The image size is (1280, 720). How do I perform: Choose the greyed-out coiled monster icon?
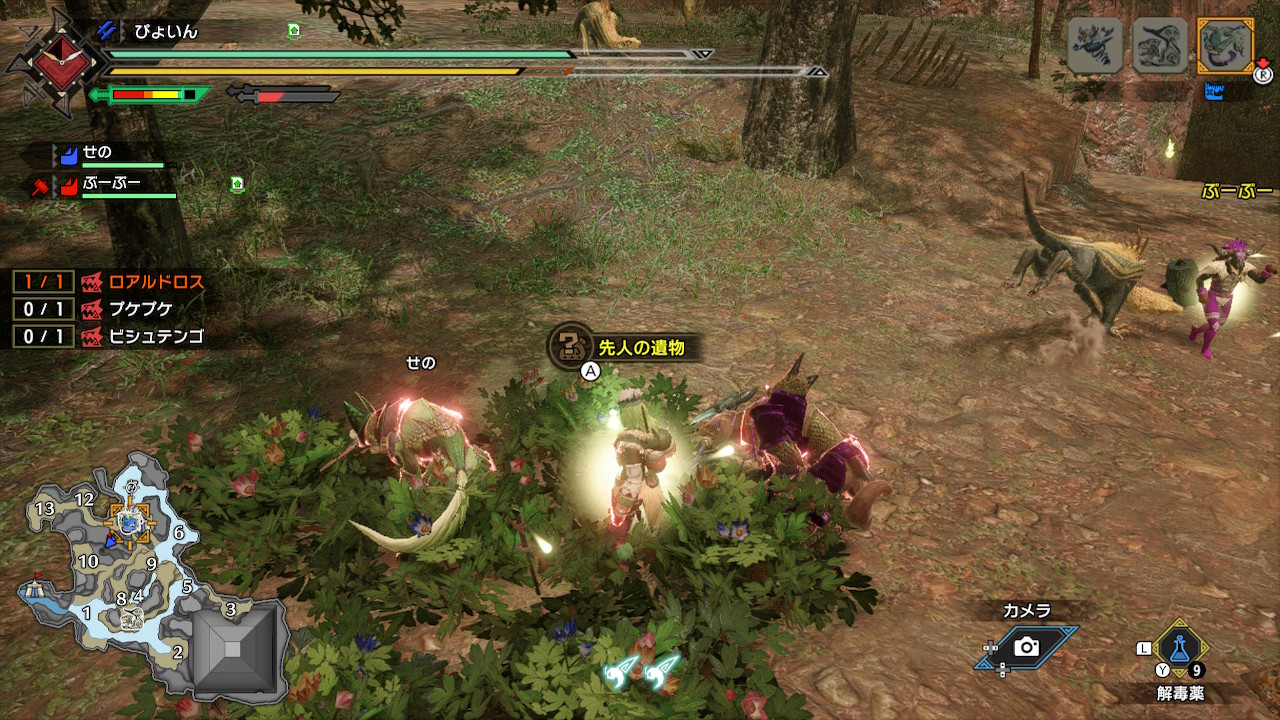point(1160,46)
